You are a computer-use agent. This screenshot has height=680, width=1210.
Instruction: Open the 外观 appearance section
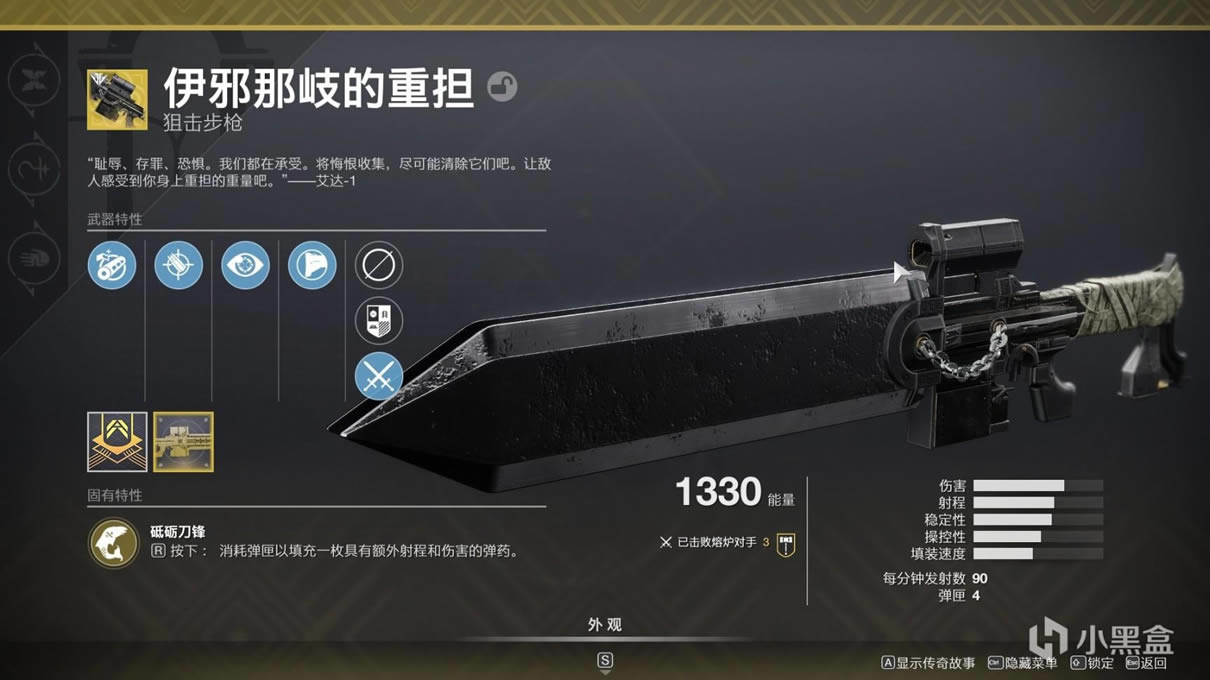coord(605,625)
